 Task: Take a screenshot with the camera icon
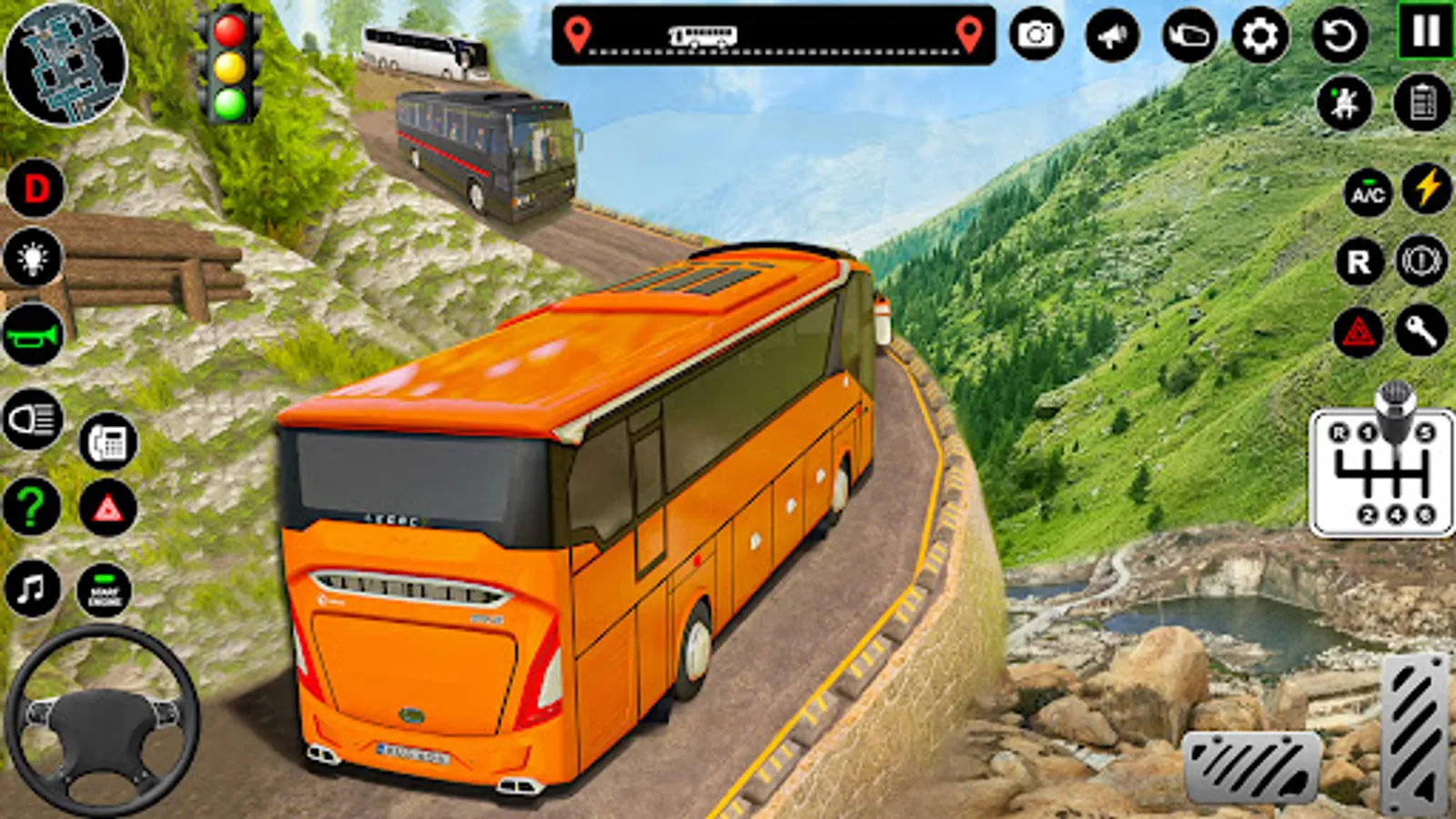click(x=1036, y=35)
